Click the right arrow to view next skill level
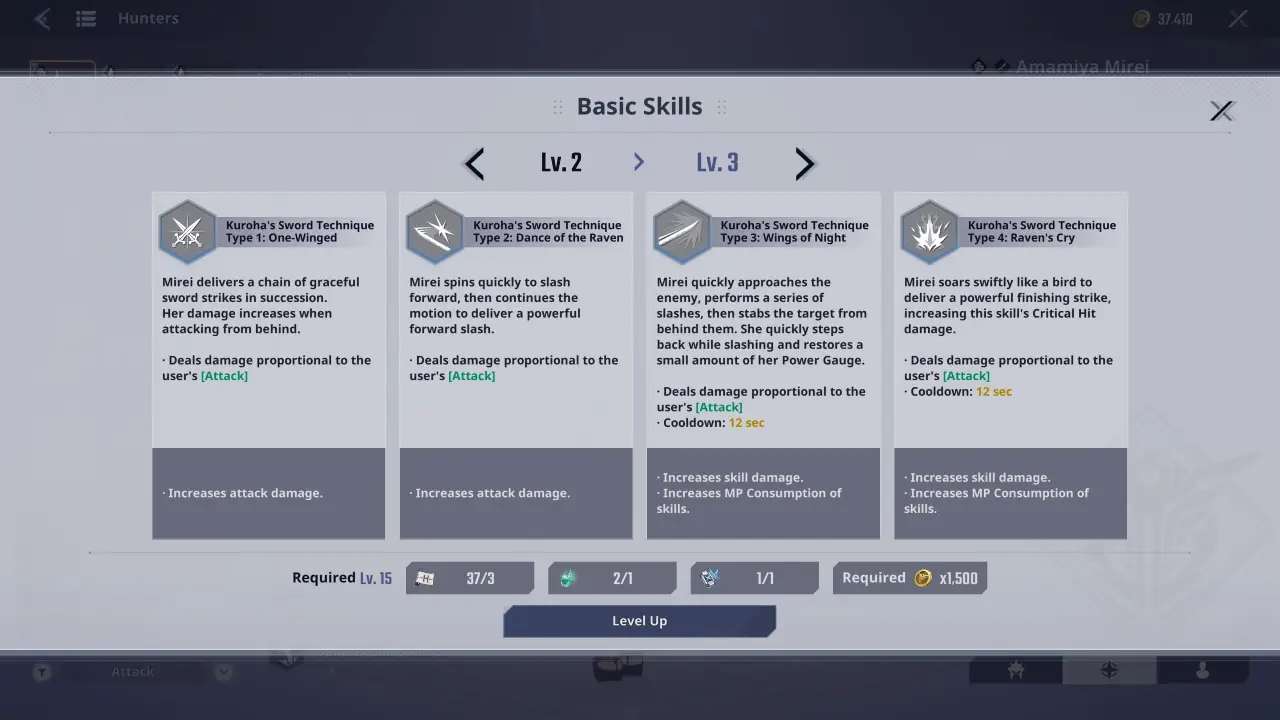This screenshot has width=1280, height=720. [805, 163]
